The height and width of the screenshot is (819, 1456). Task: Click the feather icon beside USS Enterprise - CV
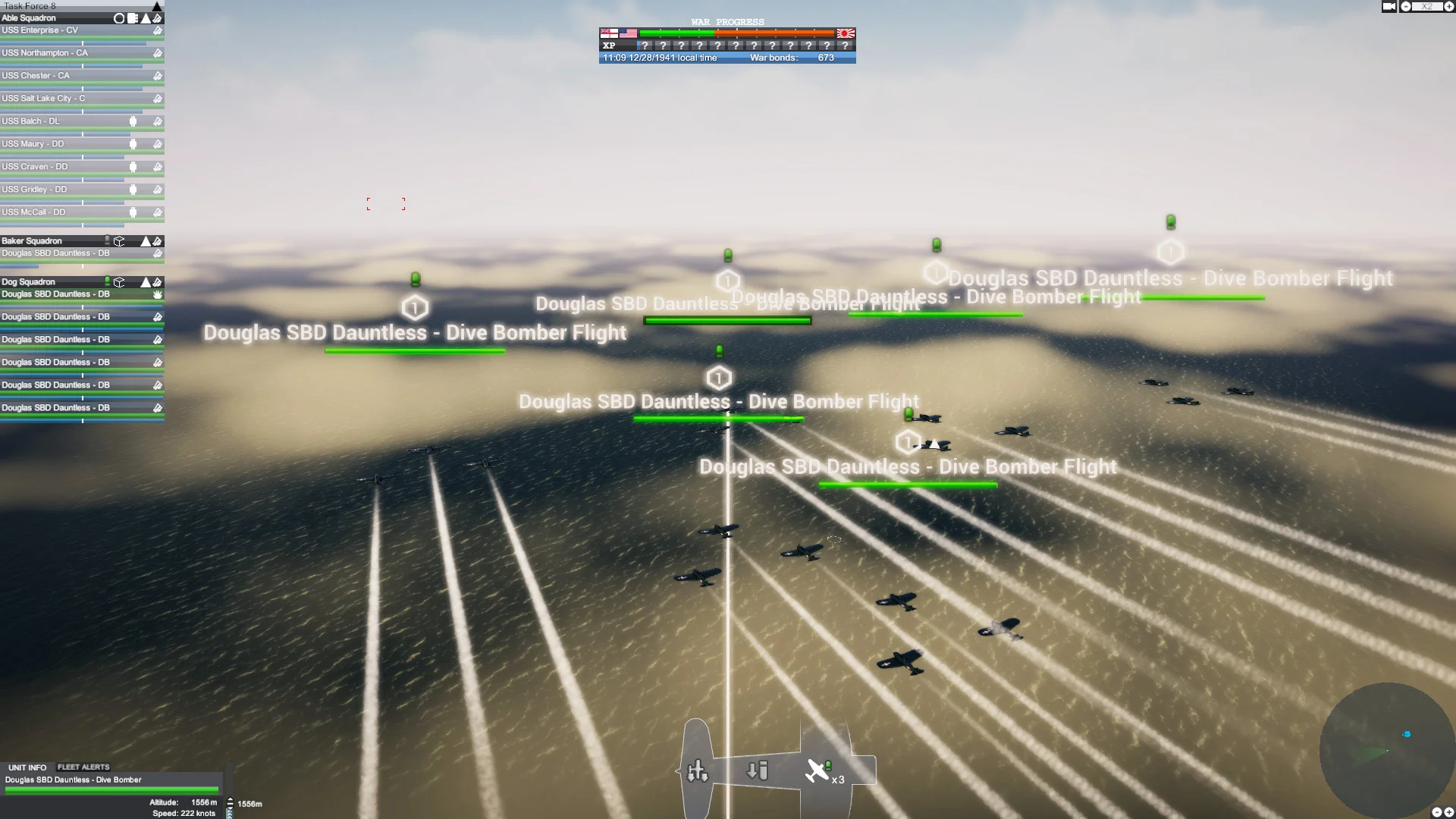(158, 31)
